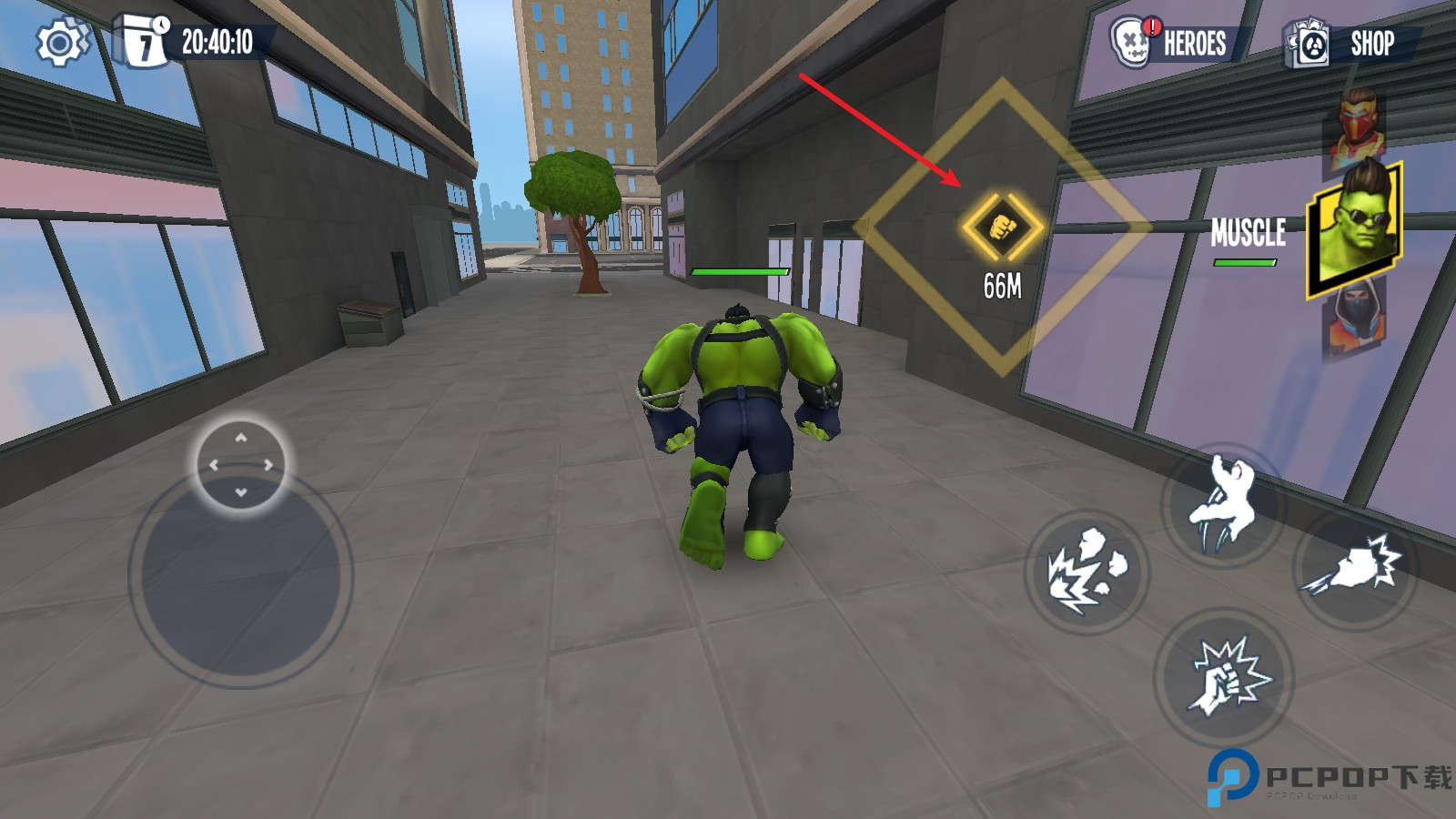Trigger the dash charge ability button

pos(1355,567)
